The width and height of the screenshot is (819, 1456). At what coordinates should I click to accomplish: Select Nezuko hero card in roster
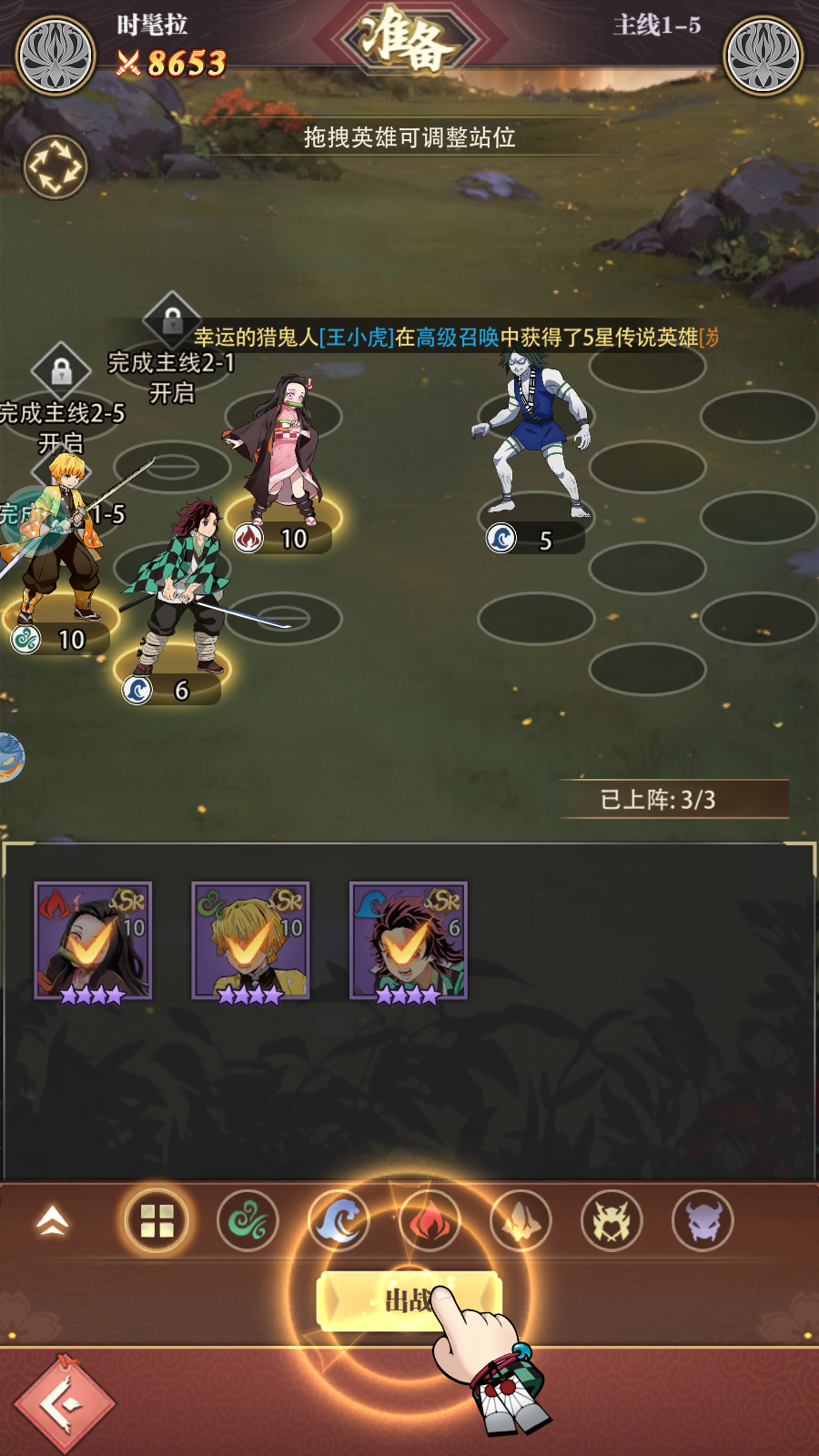tap(93, 942)
